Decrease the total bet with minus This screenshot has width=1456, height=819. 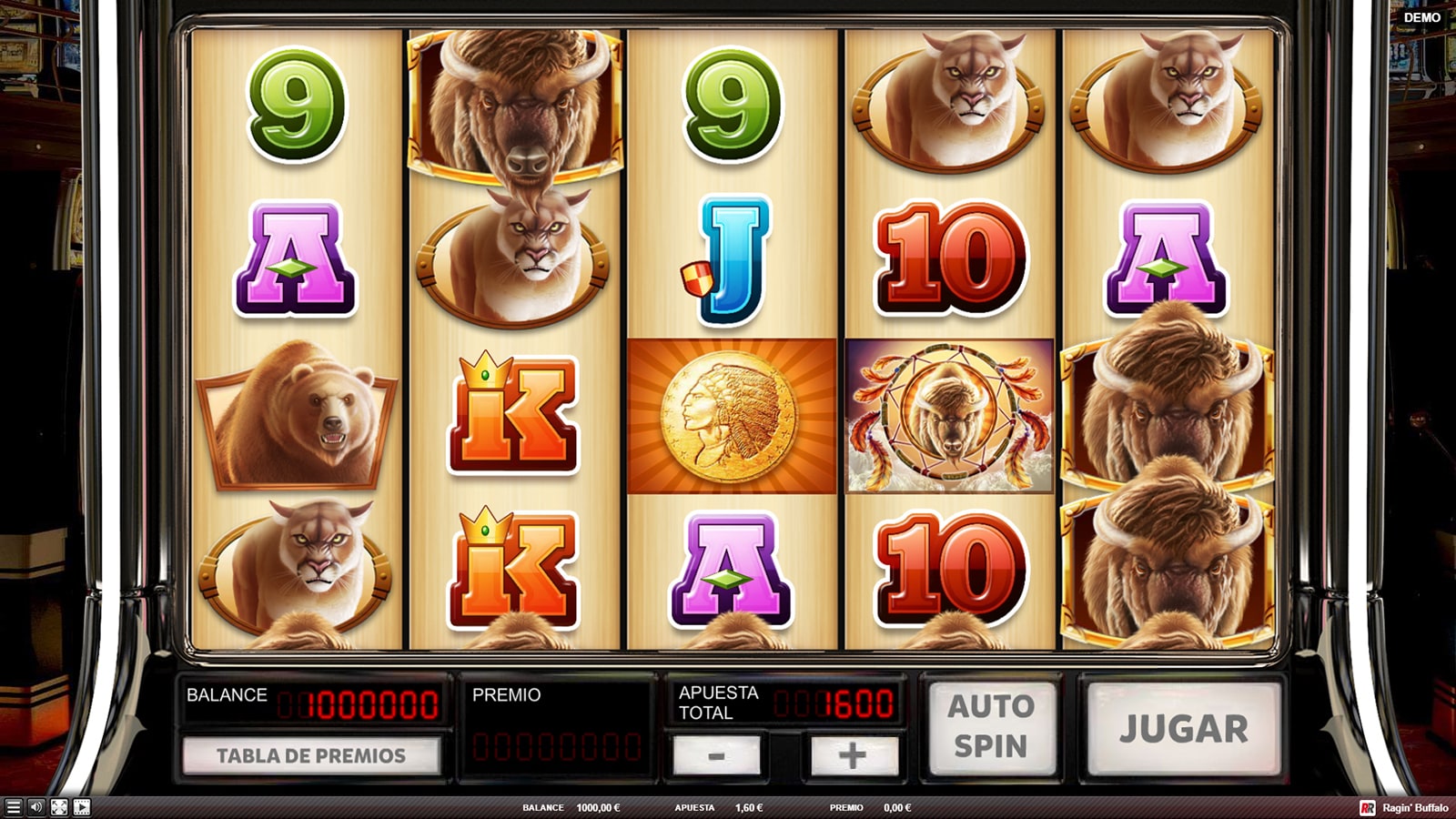[x=716, y=755]
